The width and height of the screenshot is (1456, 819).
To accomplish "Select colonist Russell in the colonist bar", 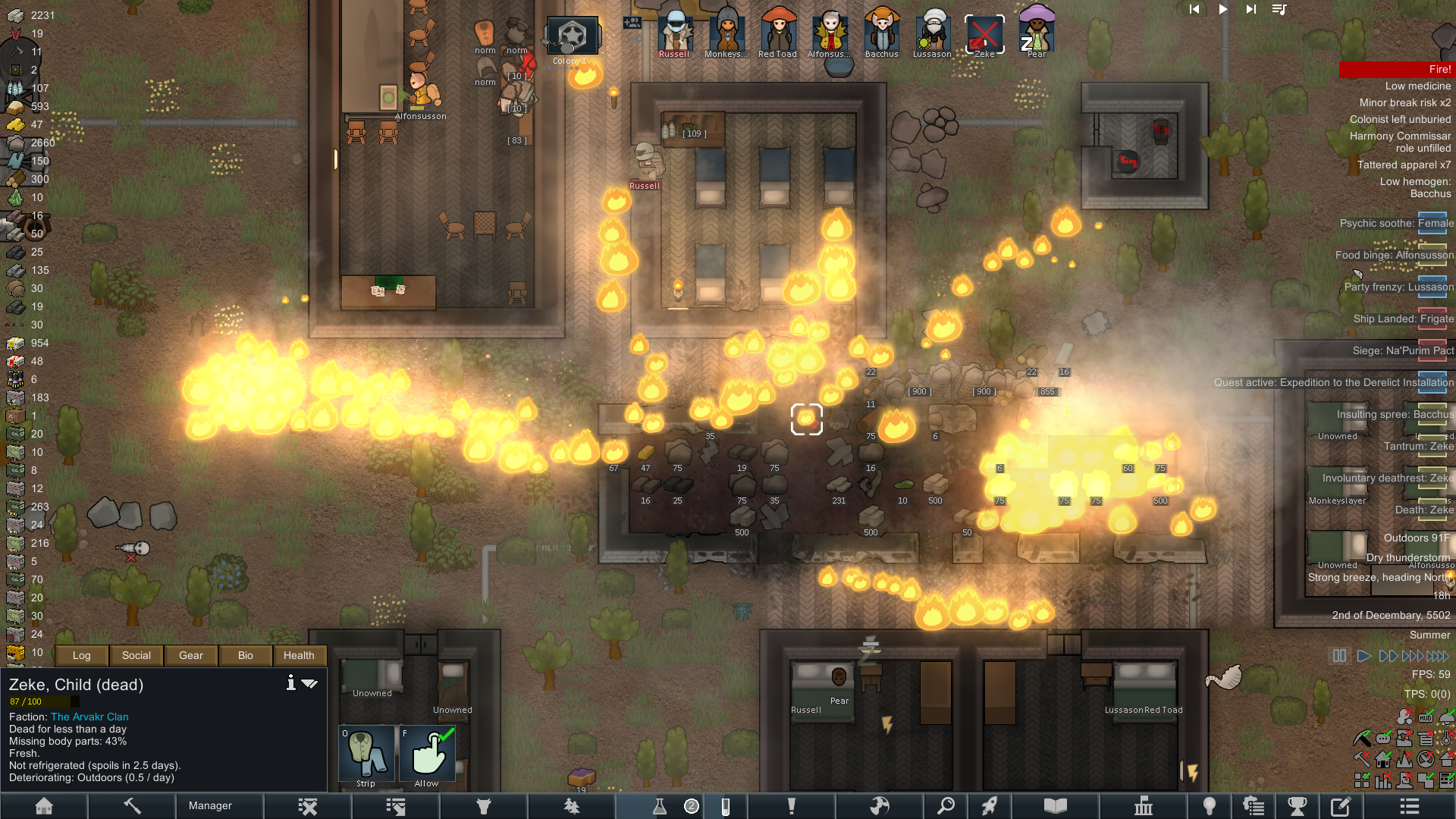I will (674, 34).
